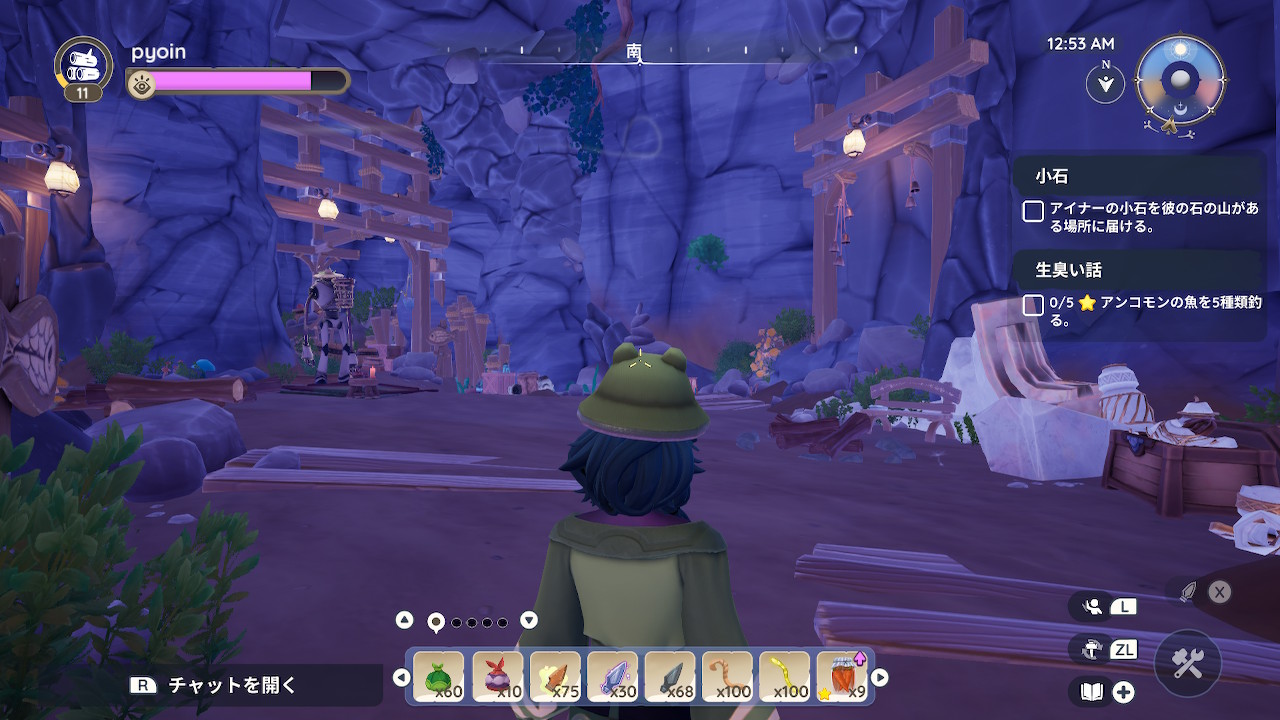Click the swap tool hammer icon

pos(1092,649)
